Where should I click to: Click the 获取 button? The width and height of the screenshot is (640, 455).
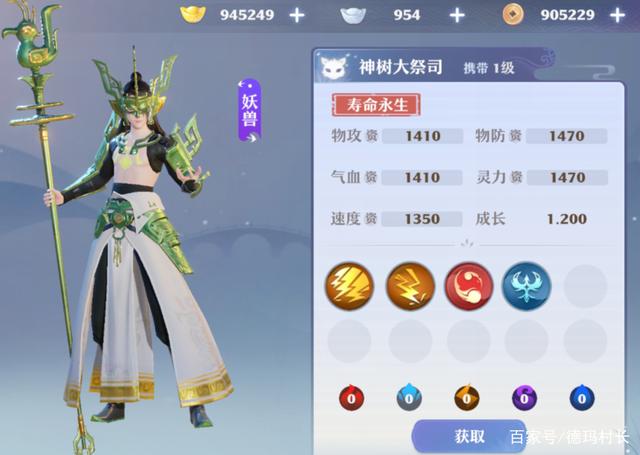pos(469,436)
